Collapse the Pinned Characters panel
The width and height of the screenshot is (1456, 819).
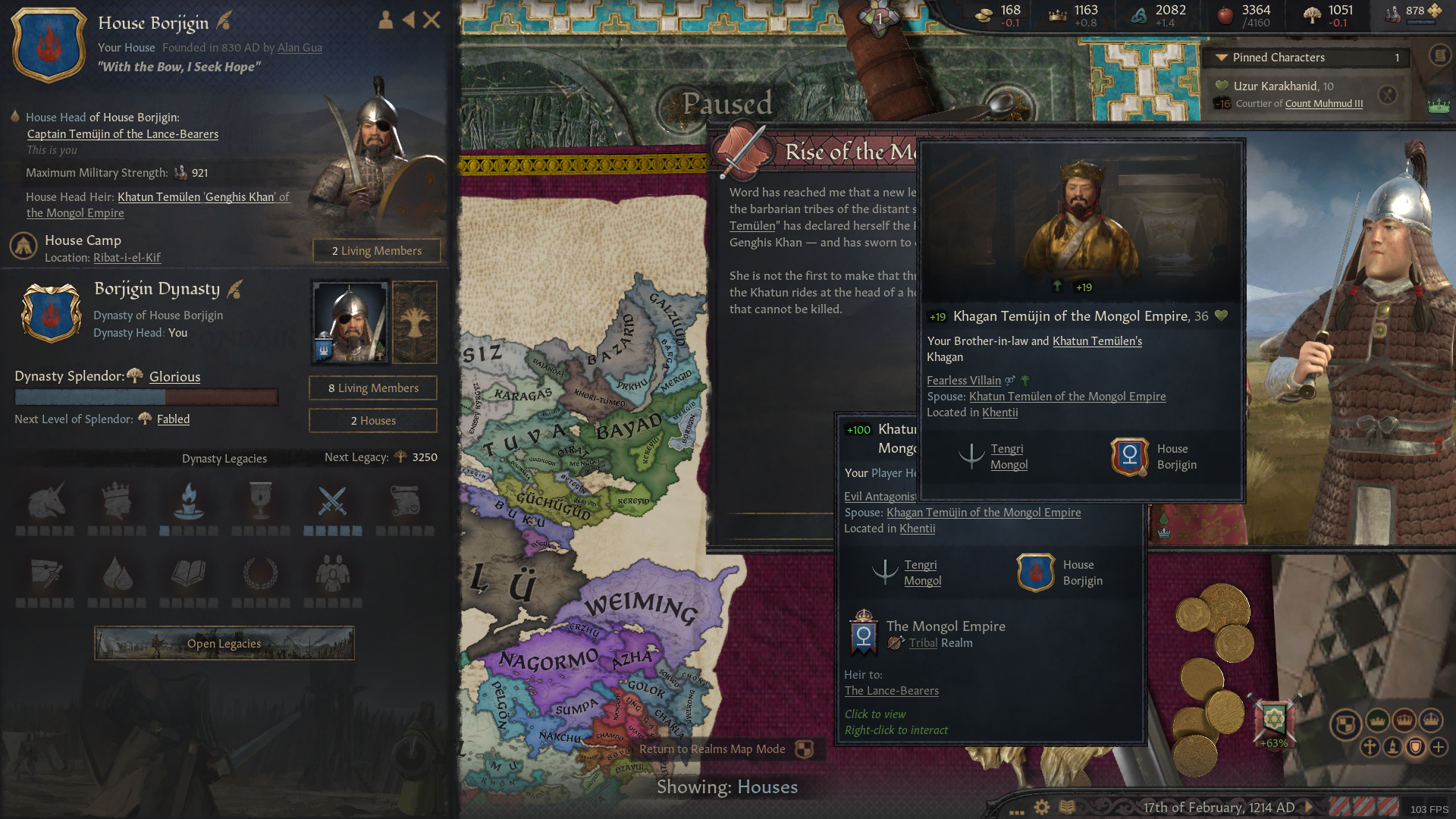pos(1223,58)
